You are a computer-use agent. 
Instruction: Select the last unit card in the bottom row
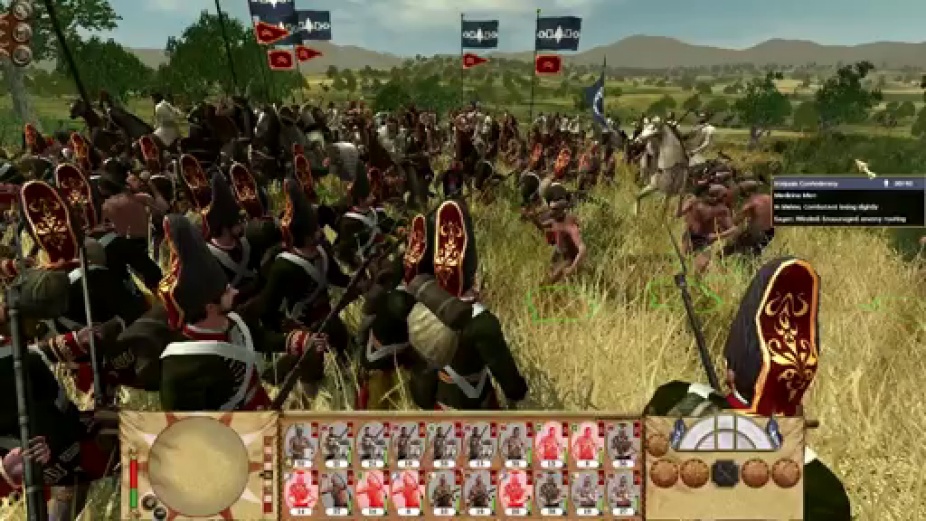622,491
